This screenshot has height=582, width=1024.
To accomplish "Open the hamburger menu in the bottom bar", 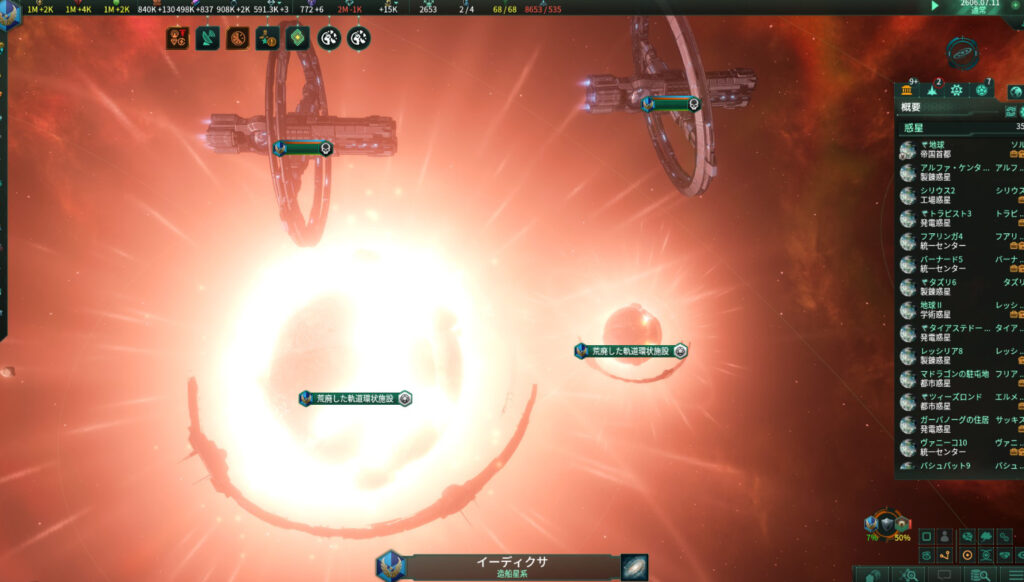I will (x=1014, y=574).
